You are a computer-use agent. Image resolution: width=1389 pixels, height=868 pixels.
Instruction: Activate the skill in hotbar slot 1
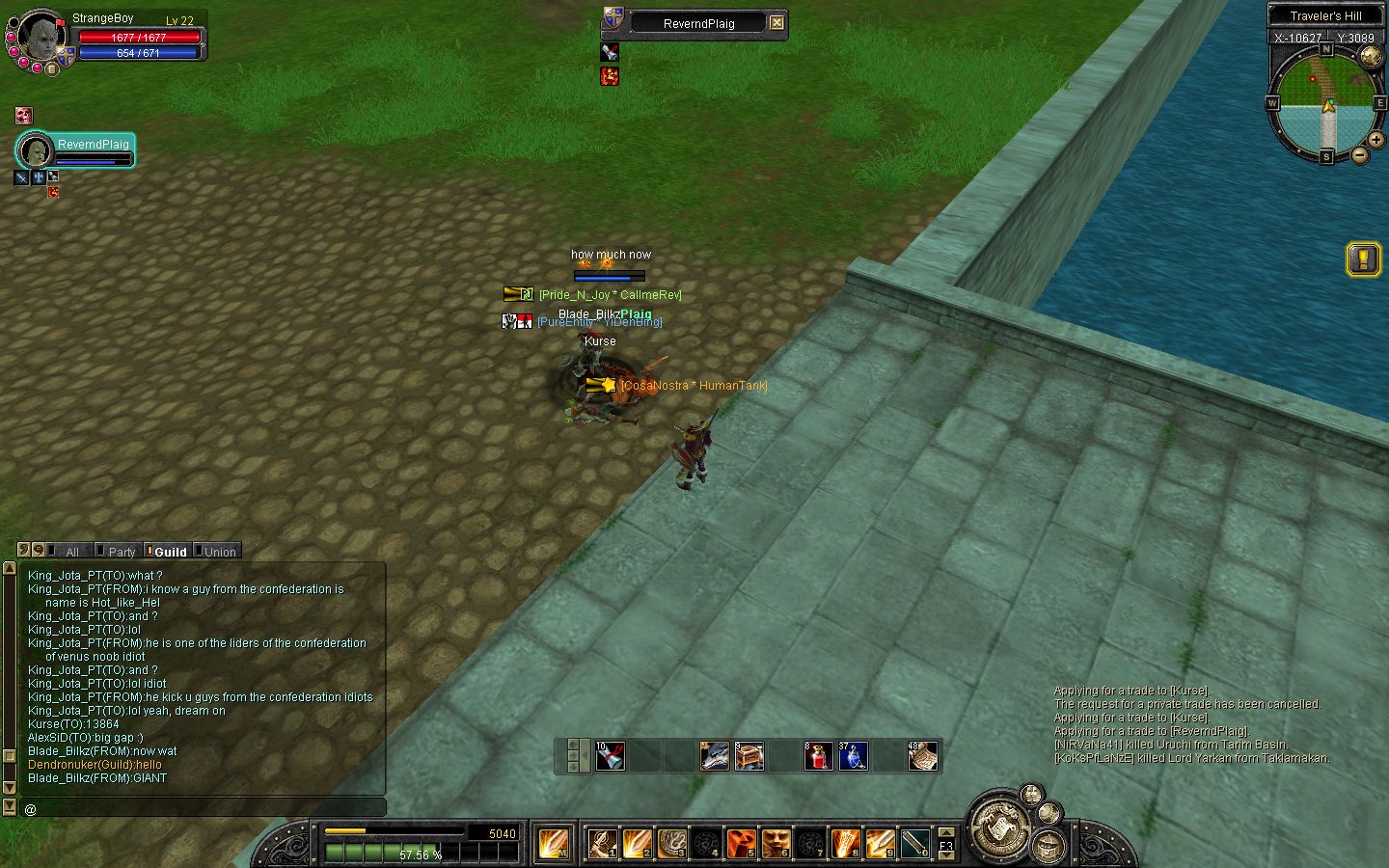tap(603, 843)
